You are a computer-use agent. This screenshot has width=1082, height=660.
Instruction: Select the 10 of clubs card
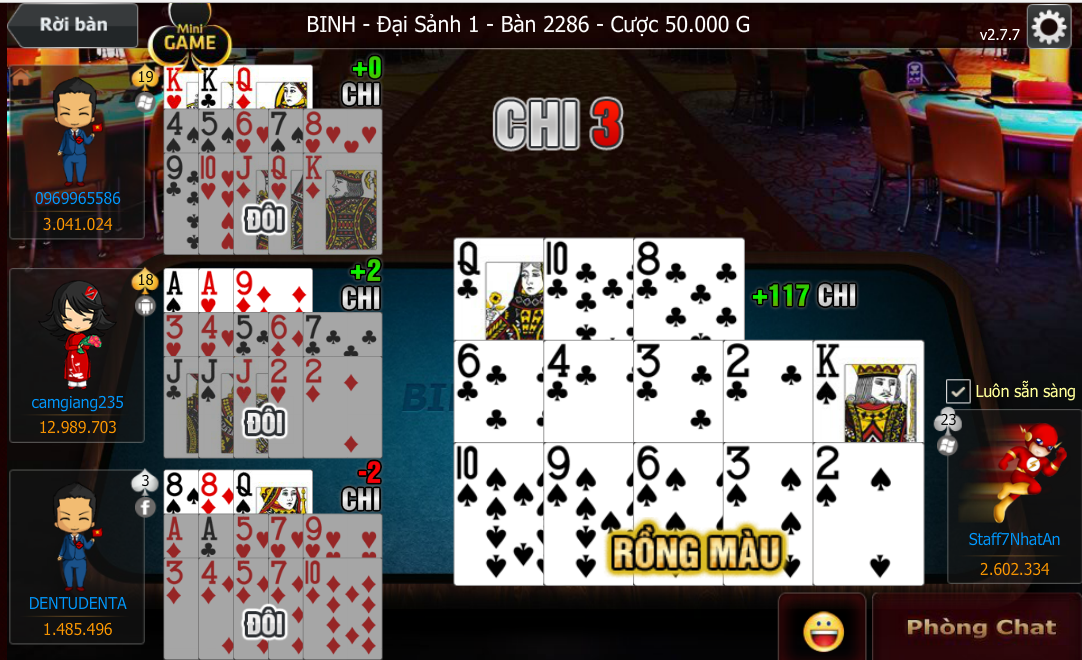[x=588, y=289]
